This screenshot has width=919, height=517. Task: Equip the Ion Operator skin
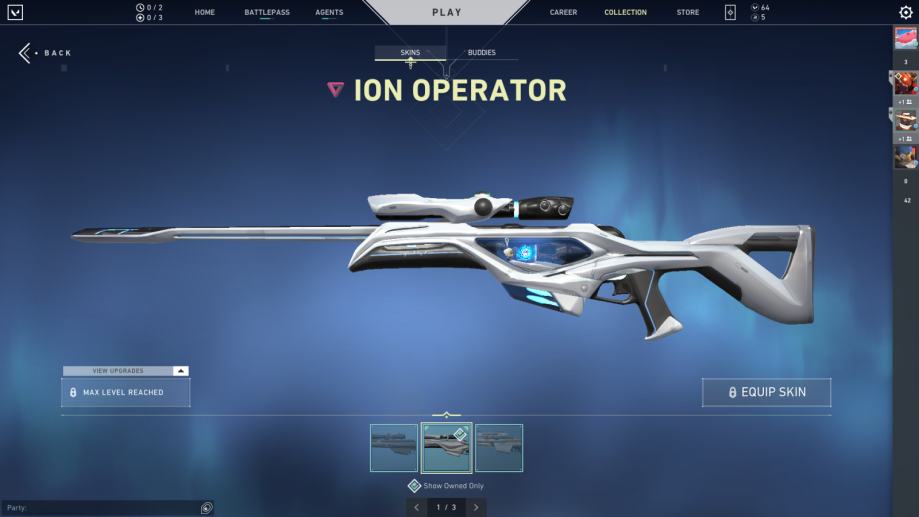766,393
